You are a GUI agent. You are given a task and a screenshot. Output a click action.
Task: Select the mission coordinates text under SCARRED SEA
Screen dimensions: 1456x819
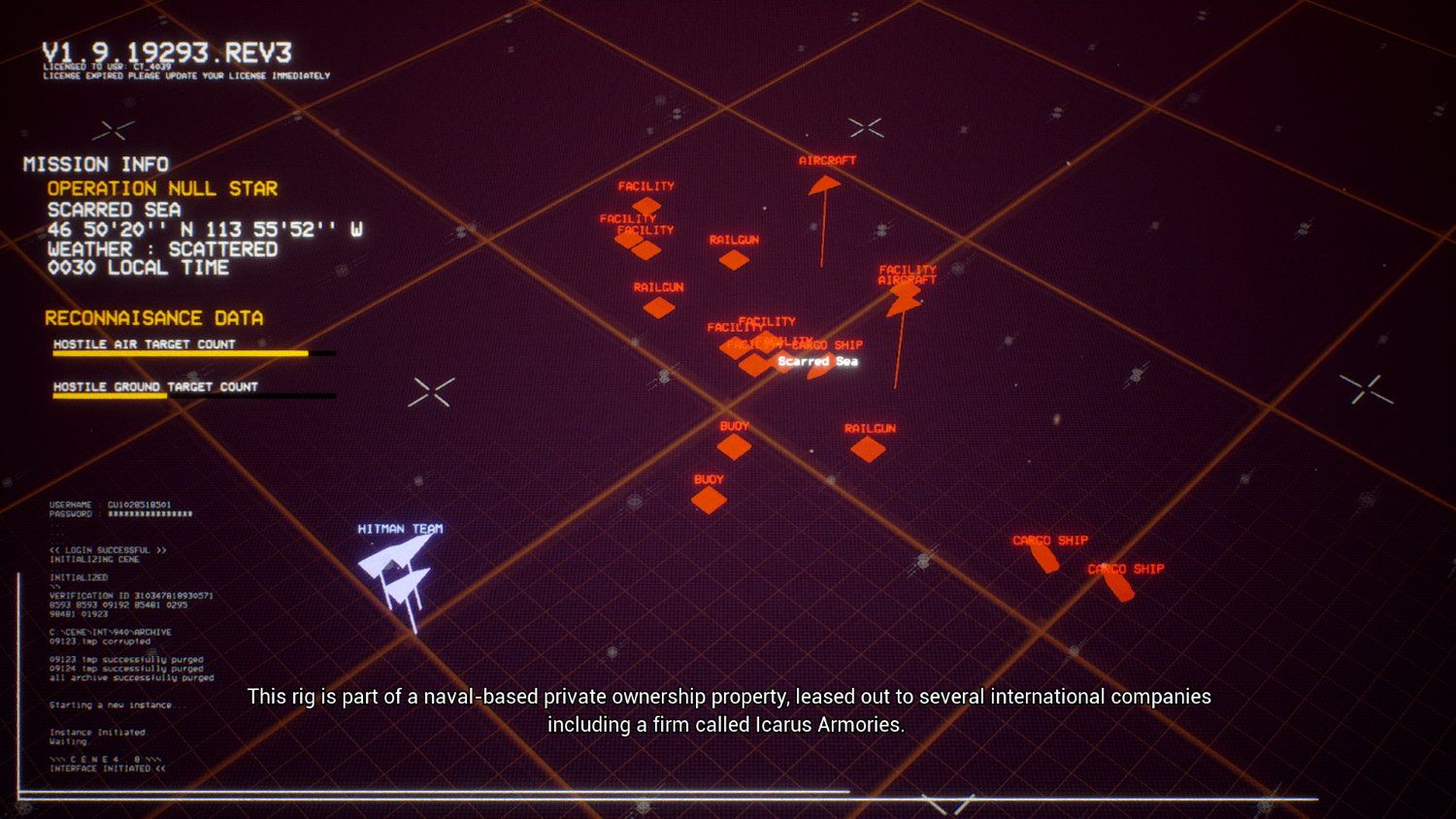203,231
